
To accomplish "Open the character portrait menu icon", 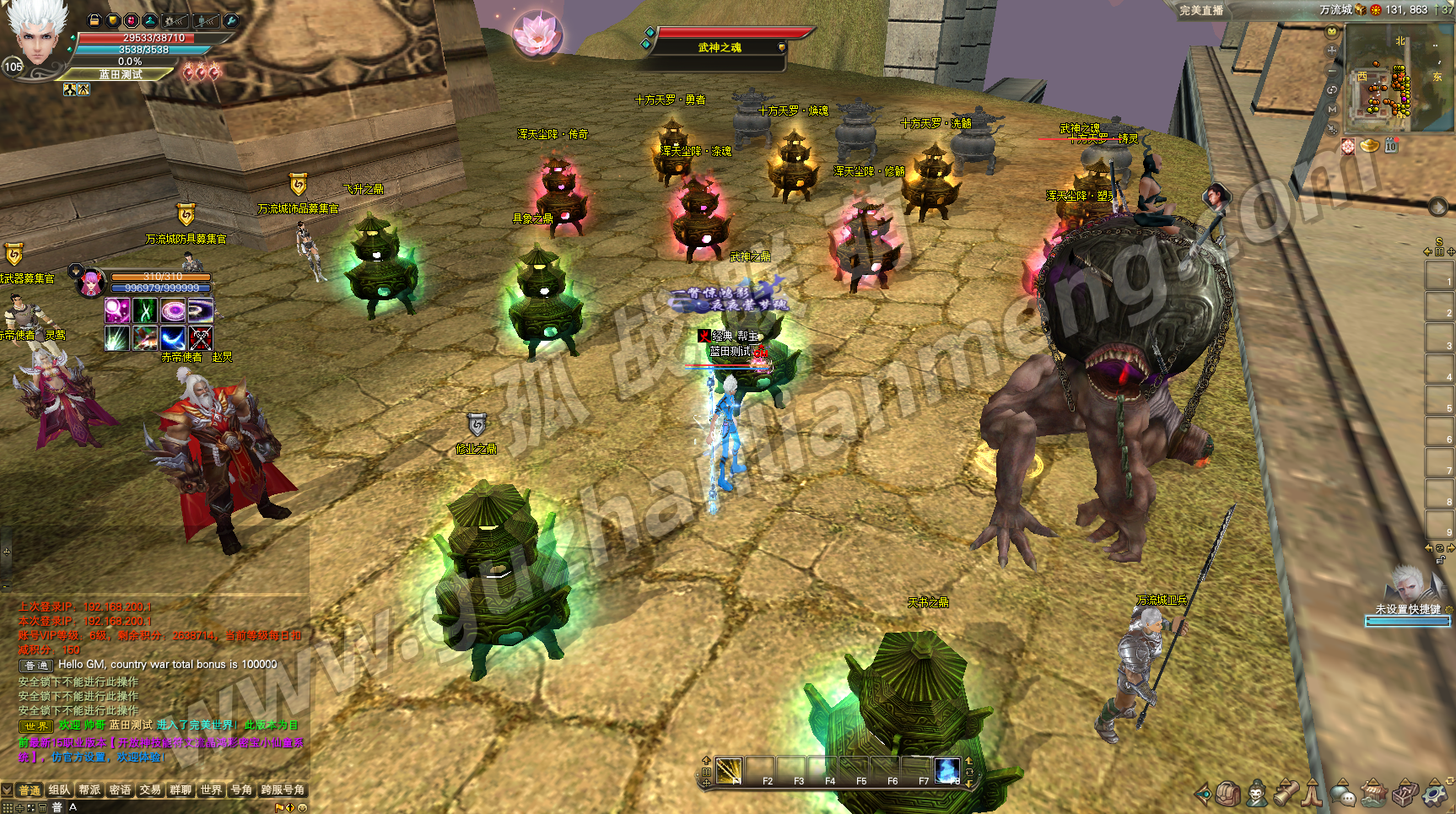I will pyautogui.click(x=1257, y=794).
